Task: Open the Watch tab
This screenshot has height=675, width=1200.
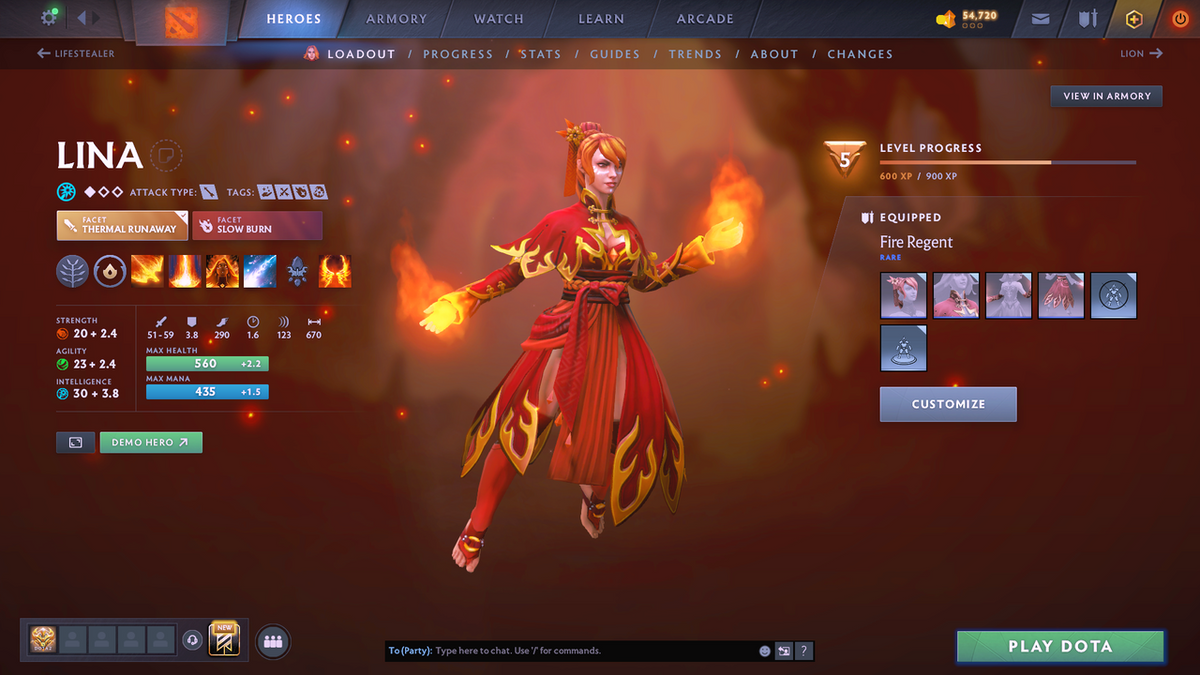Action: pyautogui.click(x=499, y=19)
